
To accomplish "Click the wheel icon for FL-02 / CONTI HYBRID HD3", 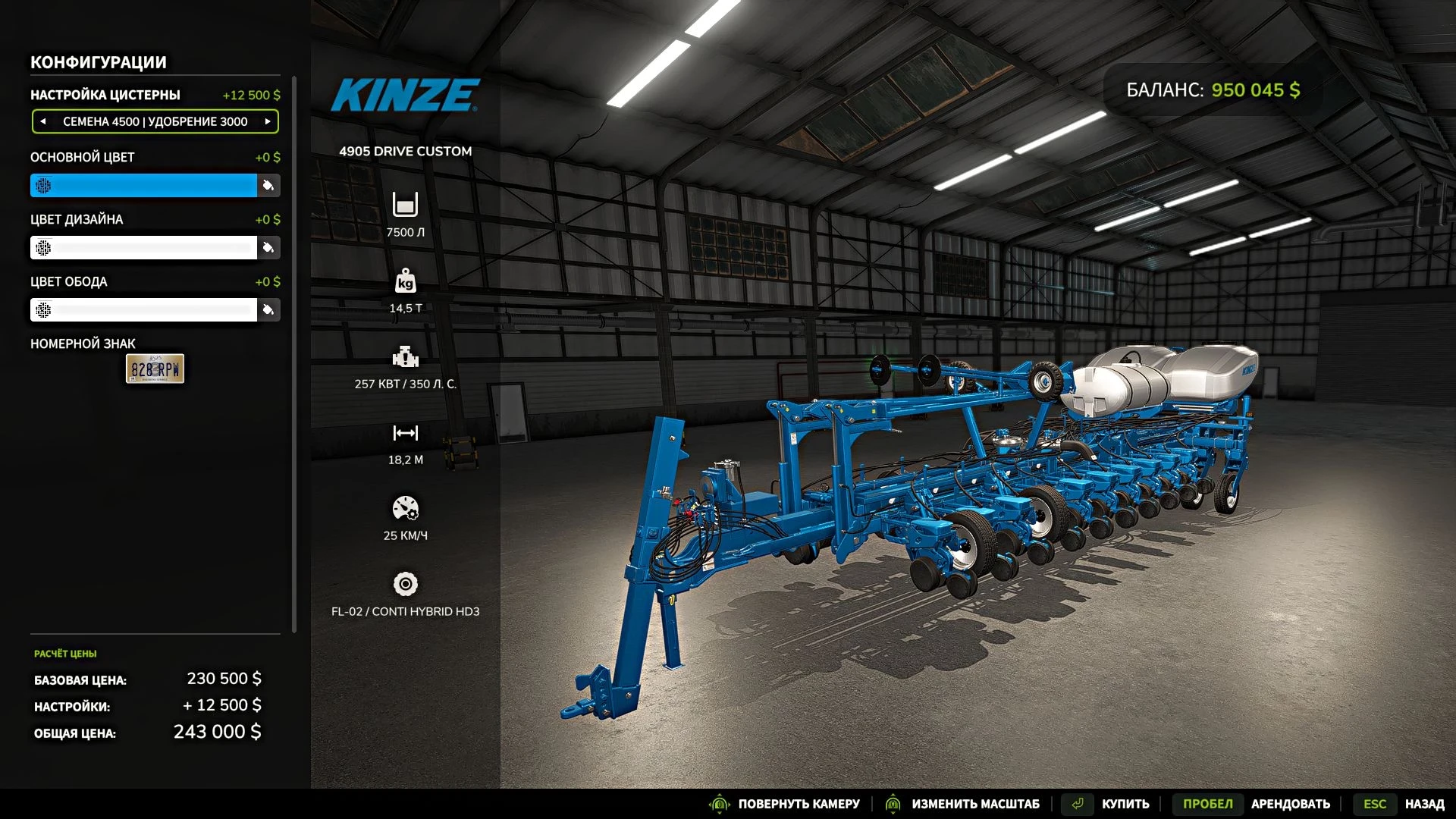I will 406,585.
